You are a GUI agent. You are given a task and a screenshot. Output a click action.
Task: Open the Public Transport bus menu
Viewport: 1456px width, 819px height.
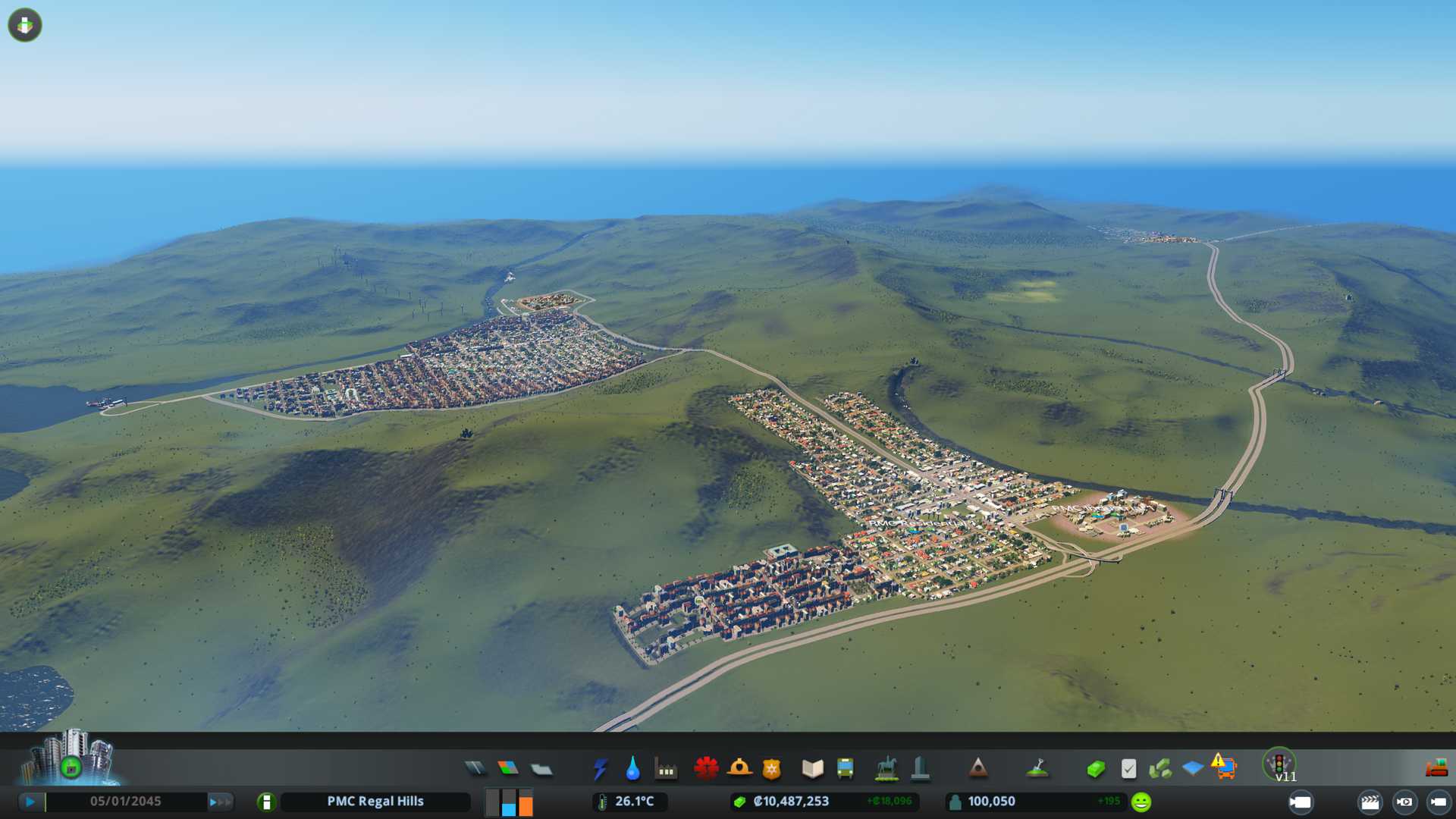click(x=845, y=769)
